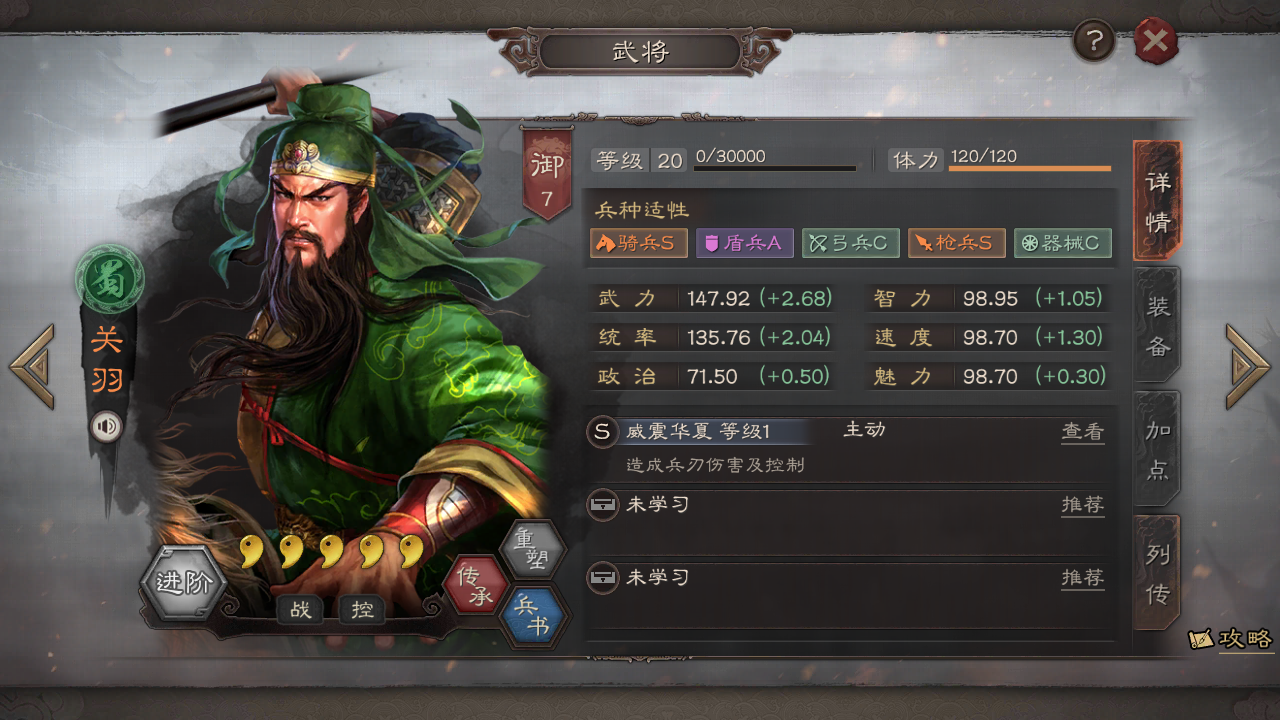Screen dimensions: 1280x720
Task: Select the 骑兵S troop adaptability badge
Action: pyautogui.click(x=639, y=243)
